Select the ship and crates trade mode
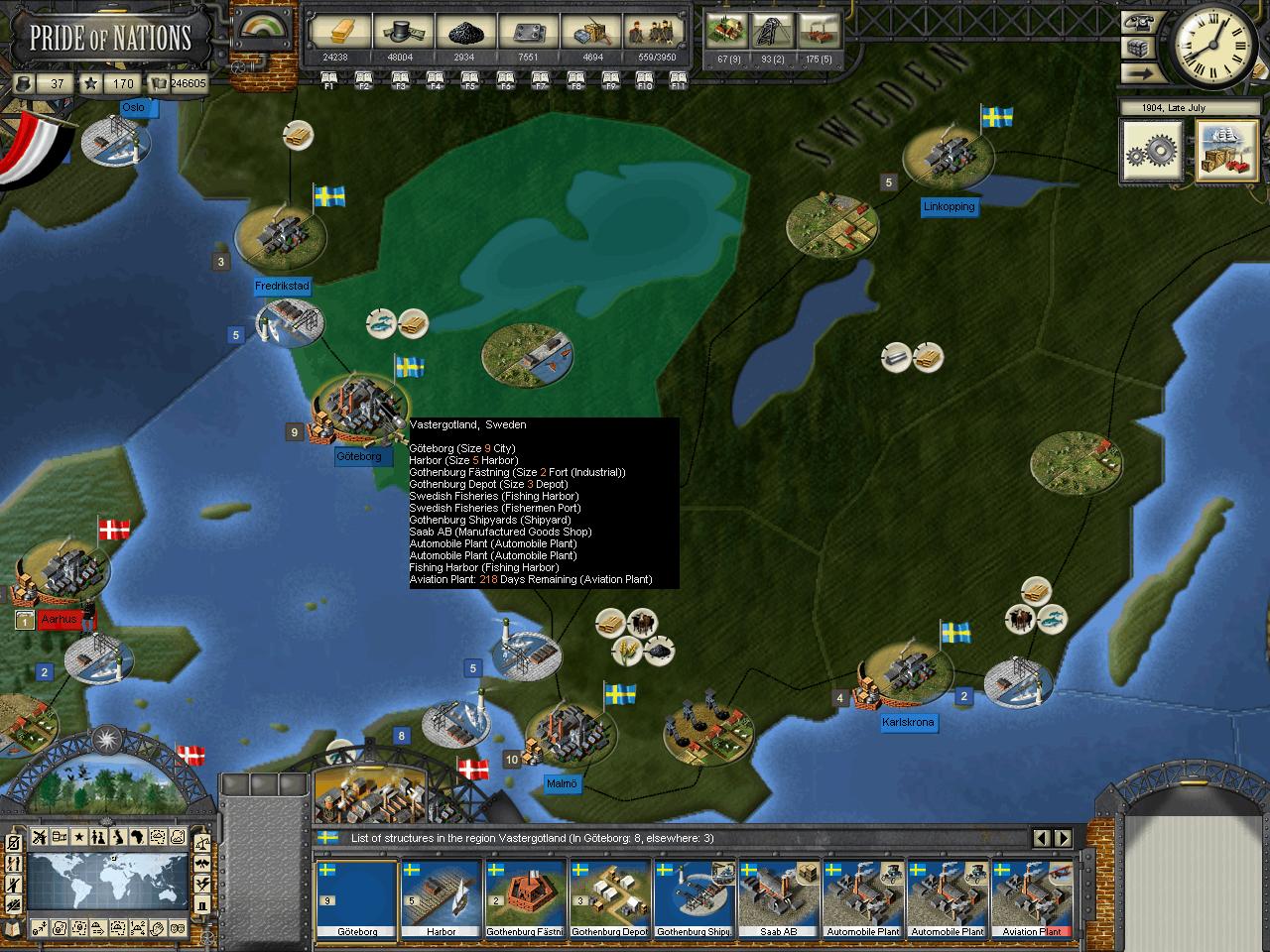 pyautogui.click(x=1225, y=151)
